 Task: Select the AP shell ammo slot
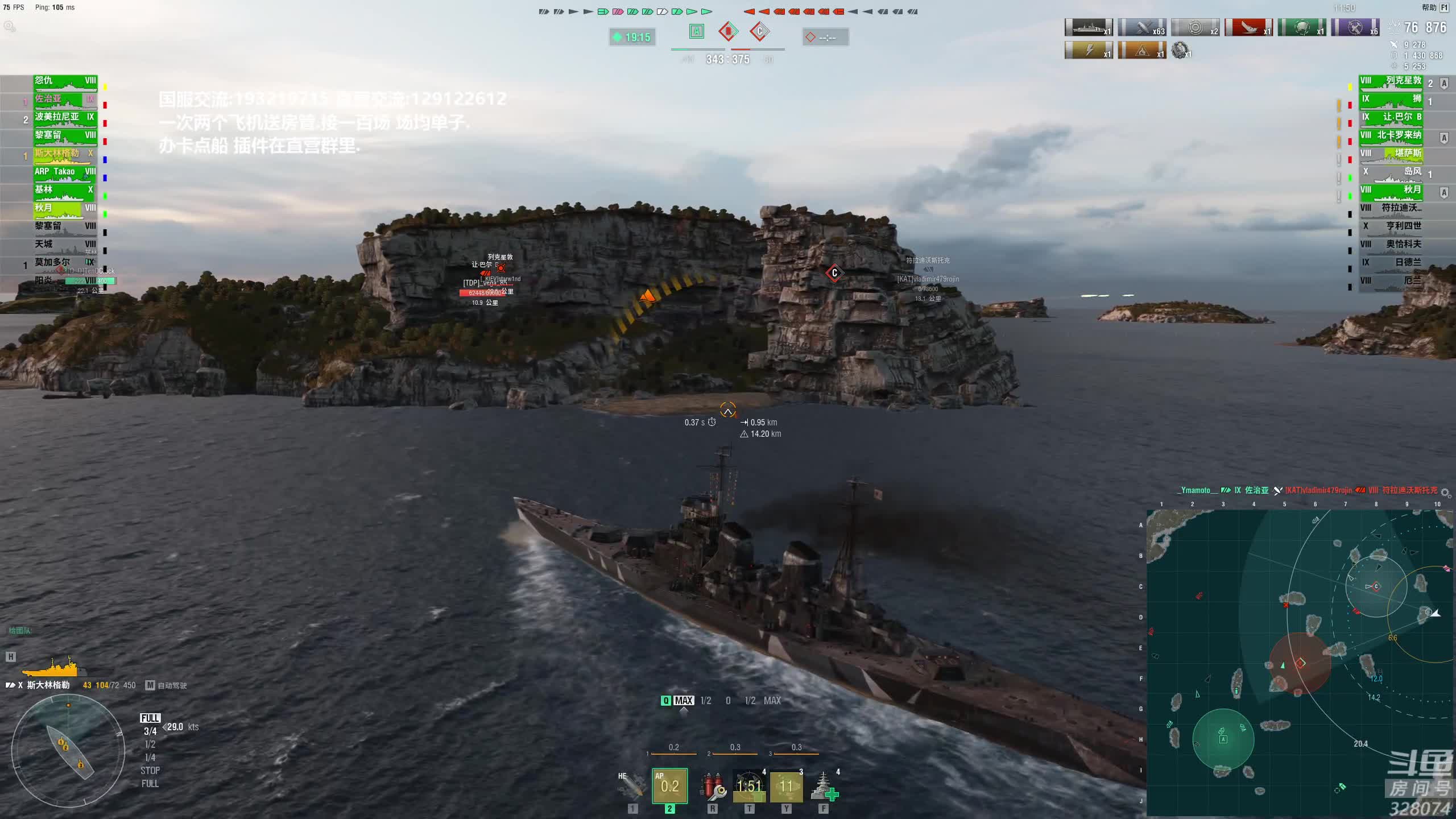669,785
